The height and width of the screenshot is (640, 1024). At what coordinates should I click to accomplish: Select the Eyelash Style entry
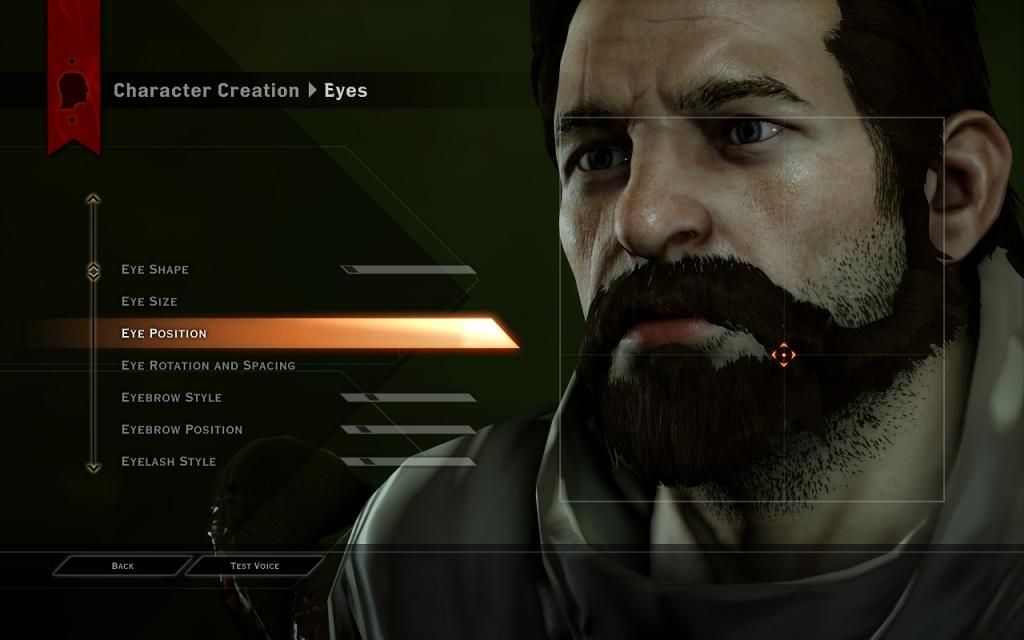169,462
